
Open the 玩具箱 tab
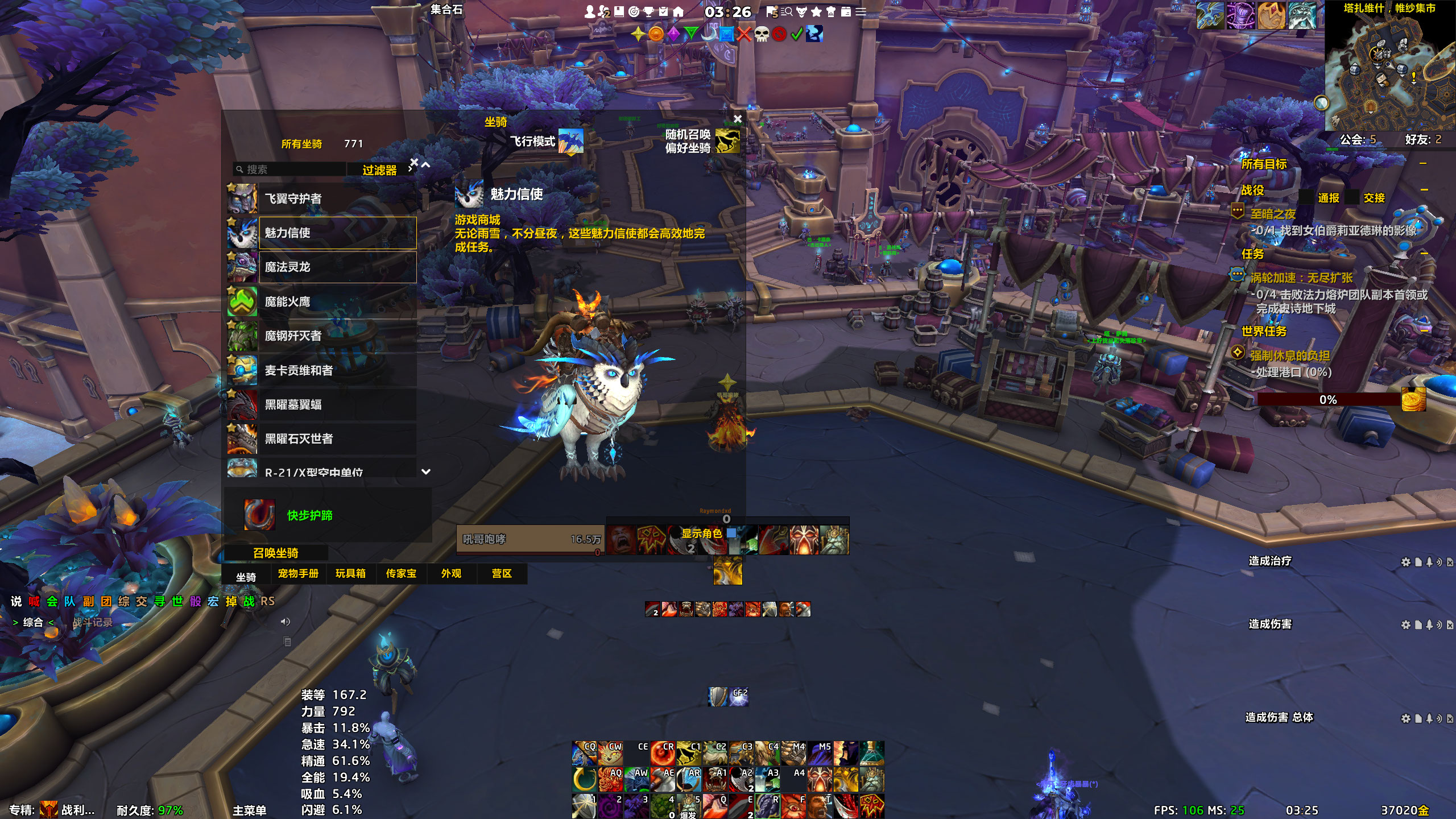350,573
